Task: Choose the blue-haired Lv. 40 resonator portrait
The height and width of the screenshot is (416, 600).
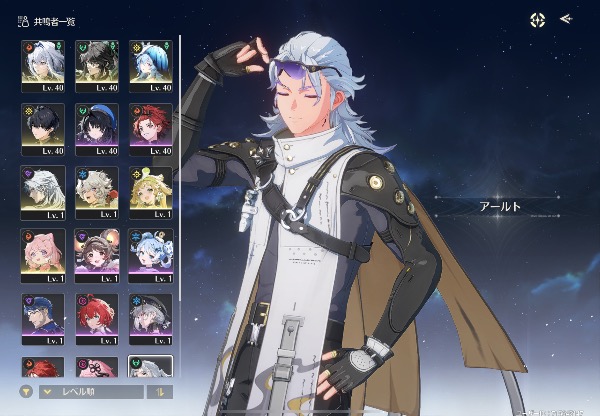Action: [x=150, y=63]
